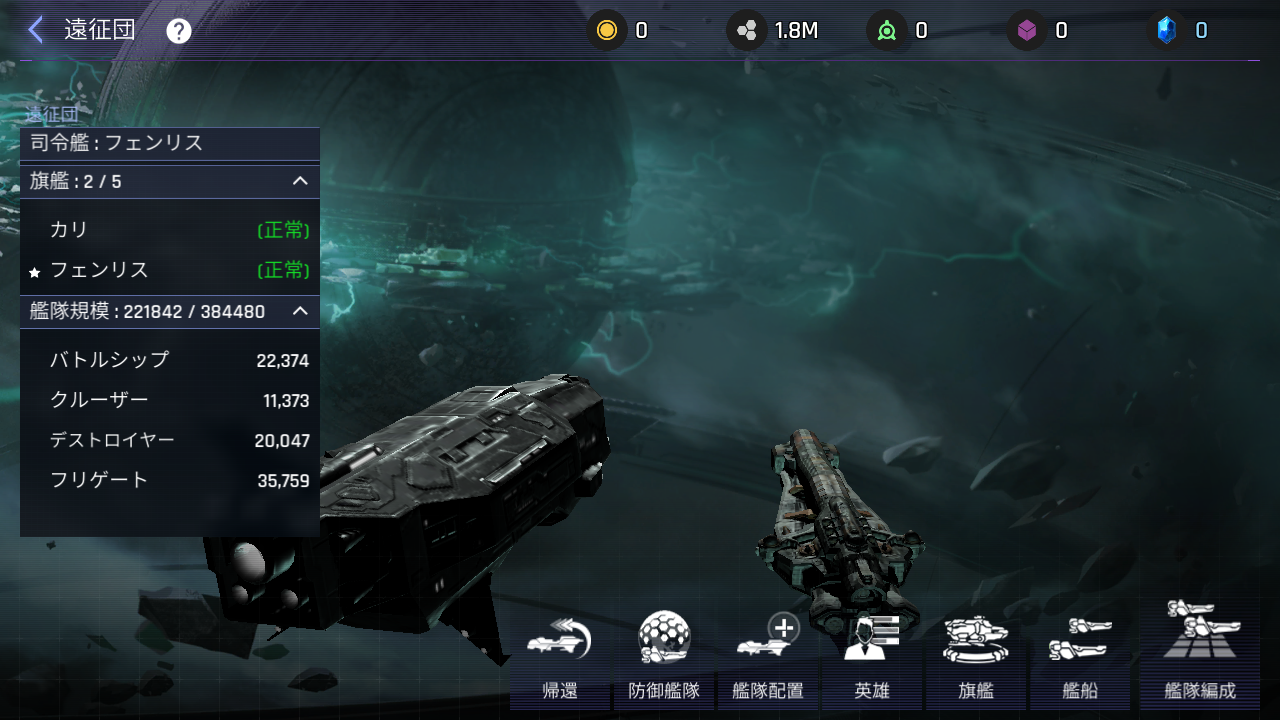Go back using the top-left arrow

pos(36,30)
